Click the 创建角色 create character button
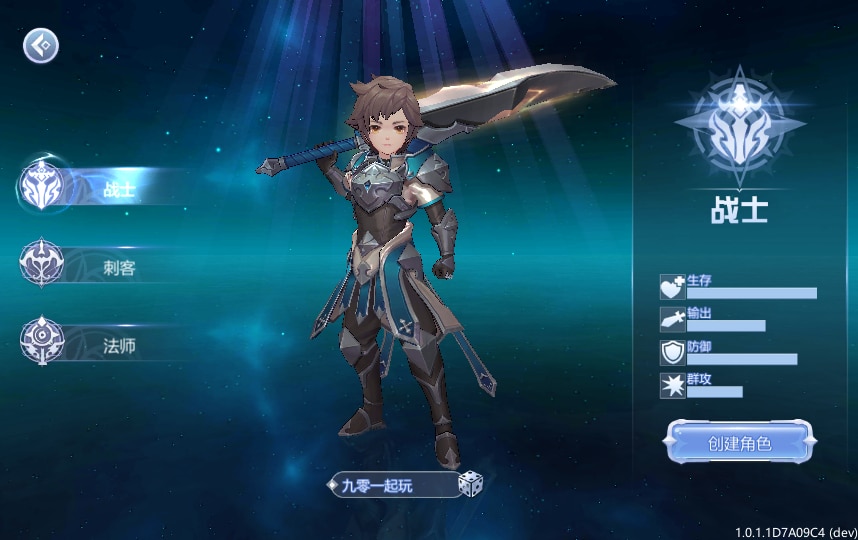 739,443
